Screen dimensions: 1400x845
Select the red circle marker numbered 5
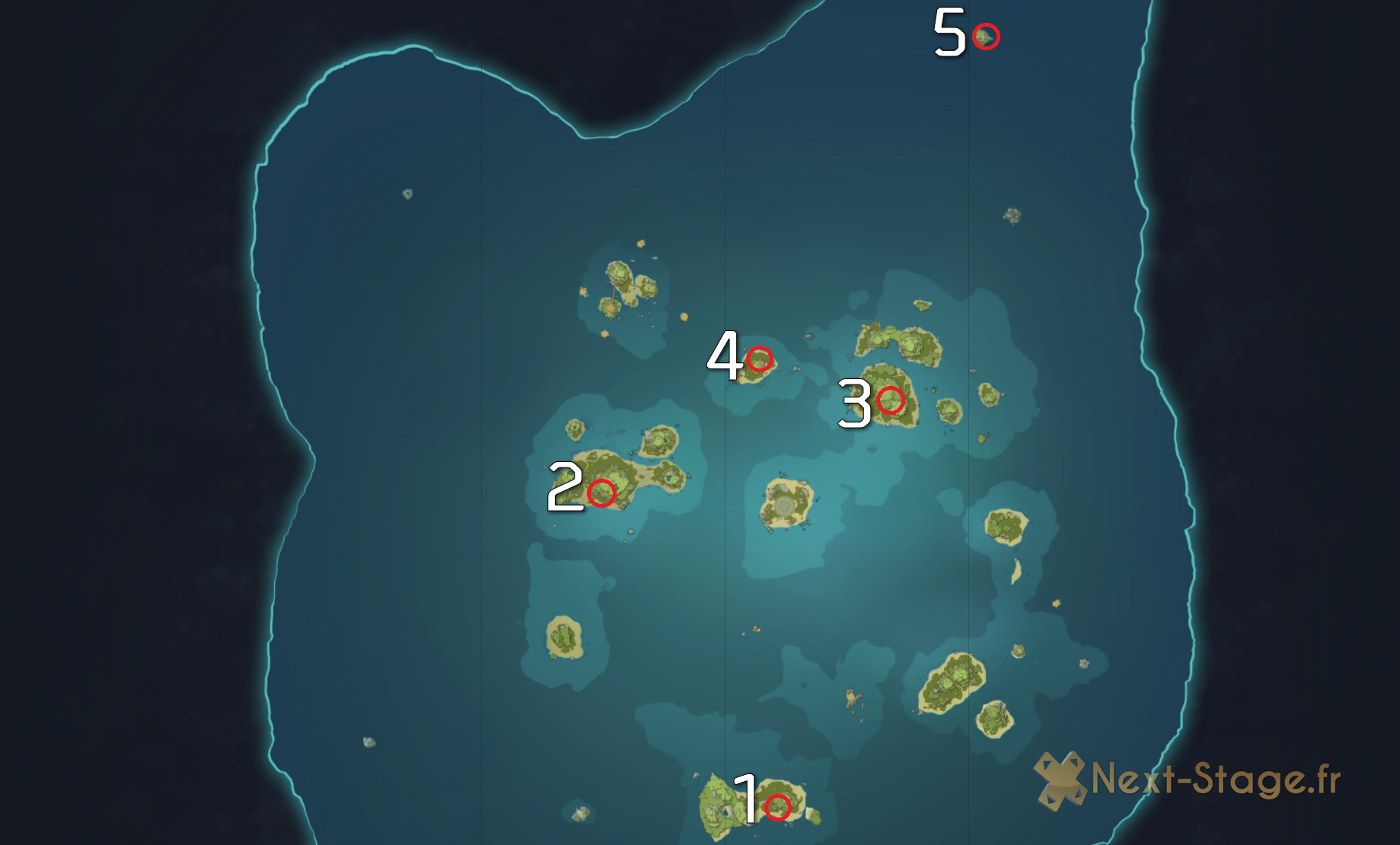986,36
